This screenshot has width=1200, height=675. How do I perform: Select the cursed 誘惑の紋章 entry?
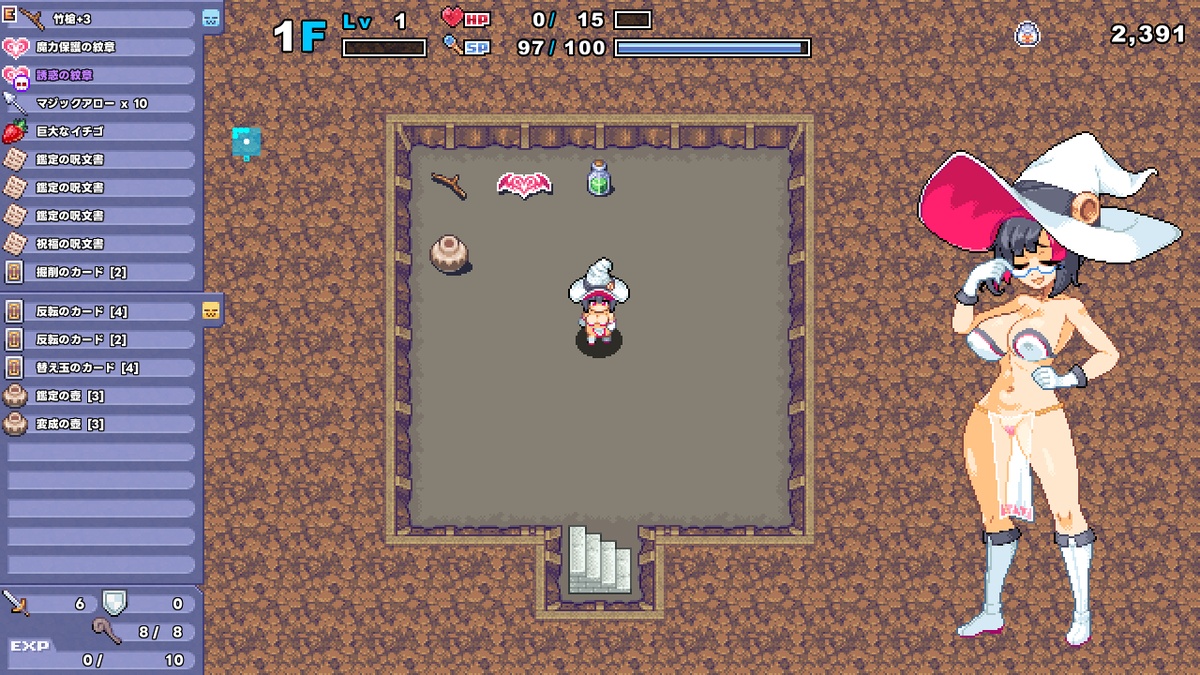pos(100,75)
